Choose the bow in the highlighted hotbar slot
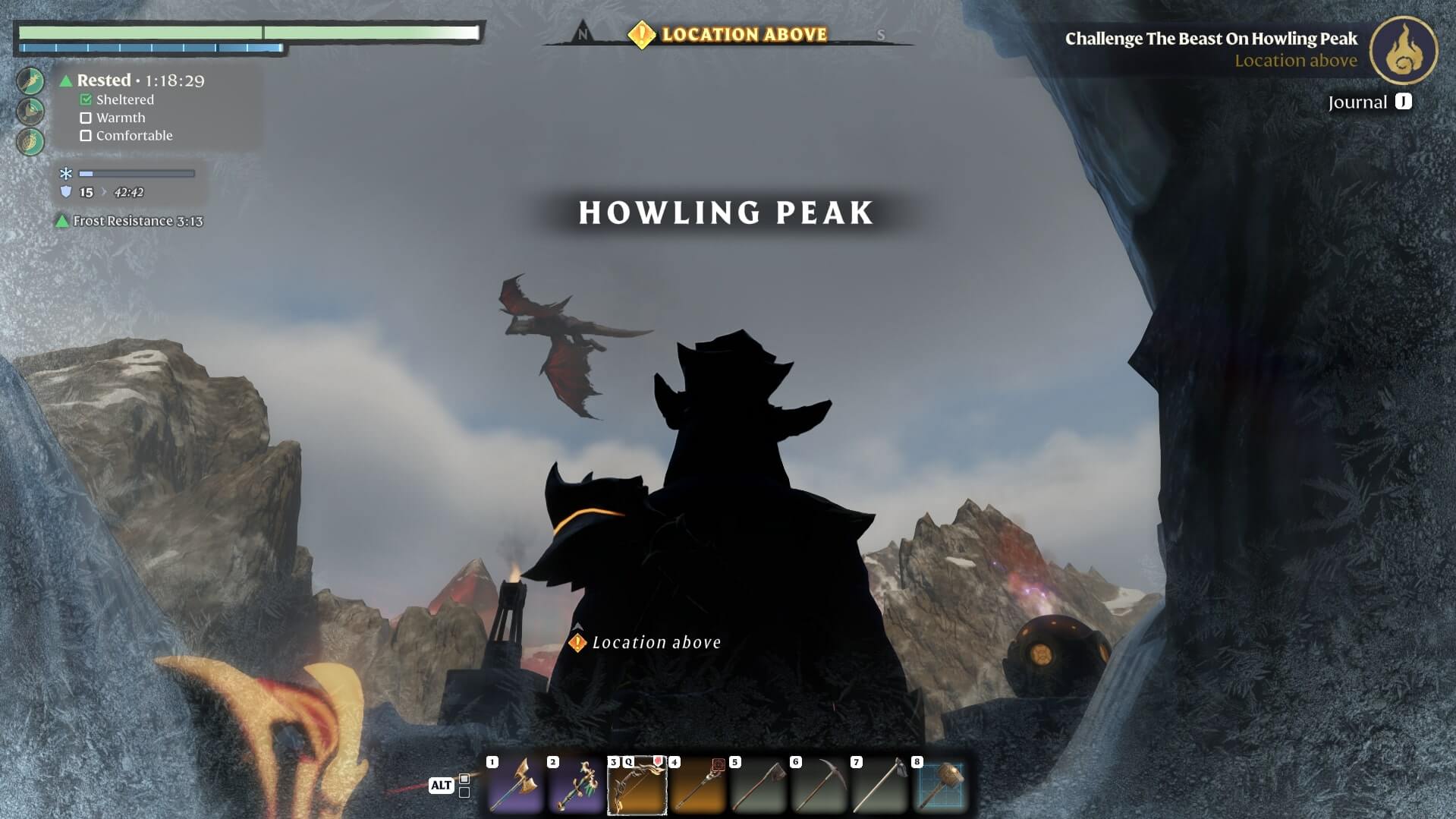The height and width of the screenshot is (819, 1456). click(x=637, y=785)
